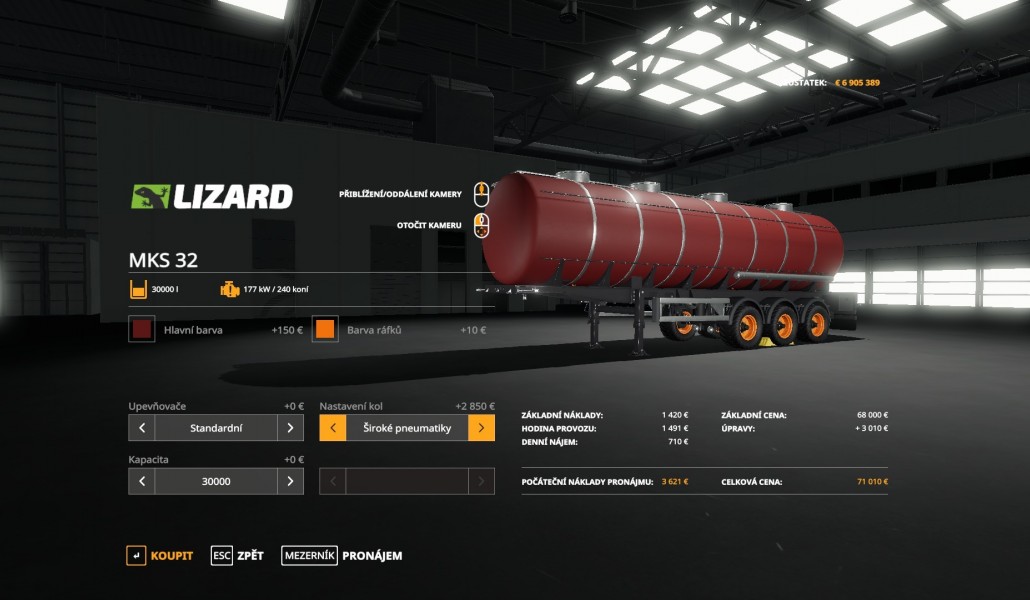Choose PRONÁJEM to lease the trailer
1030x600 pixels.
coord(342,556)
